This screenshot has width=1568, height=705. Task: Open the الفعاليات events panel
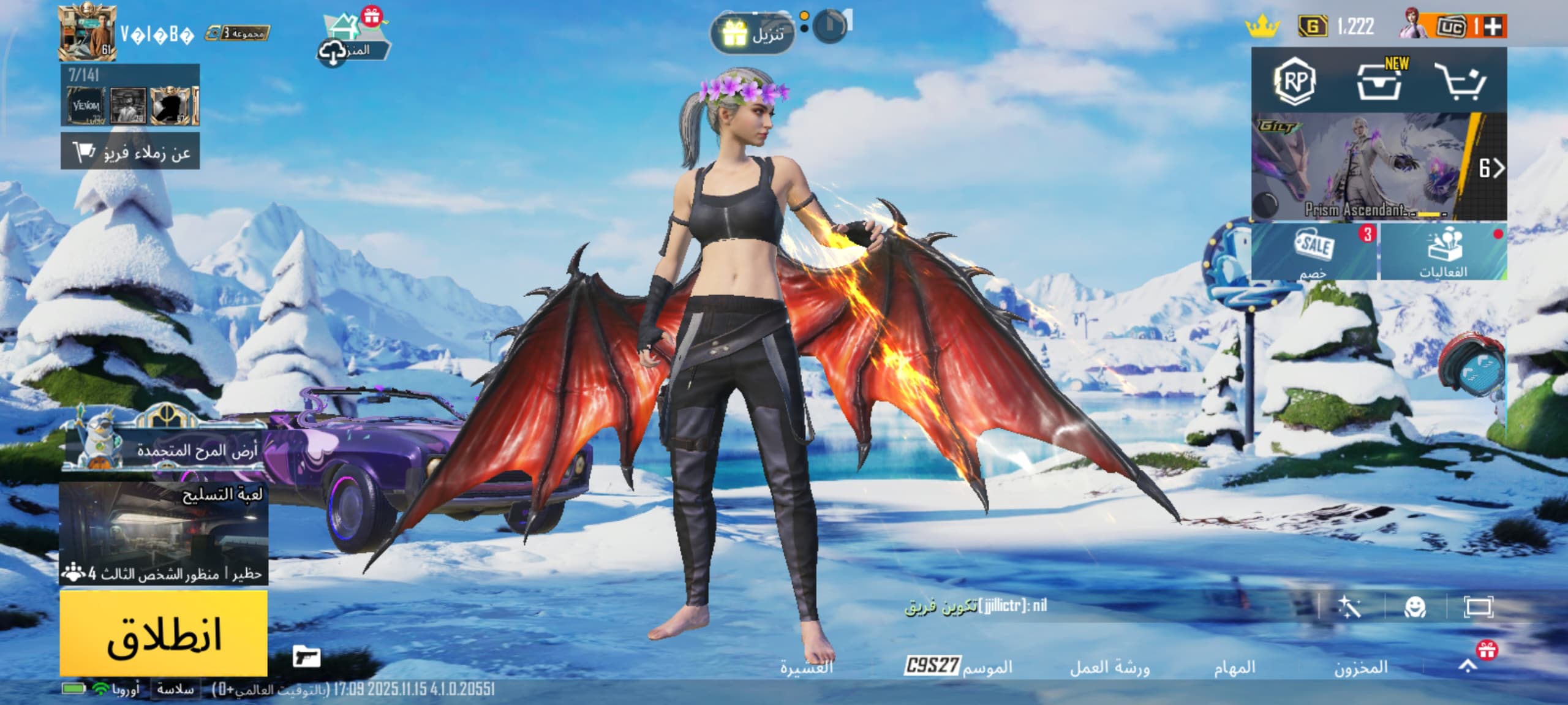pyautogui.click(x=1444, y=252)
